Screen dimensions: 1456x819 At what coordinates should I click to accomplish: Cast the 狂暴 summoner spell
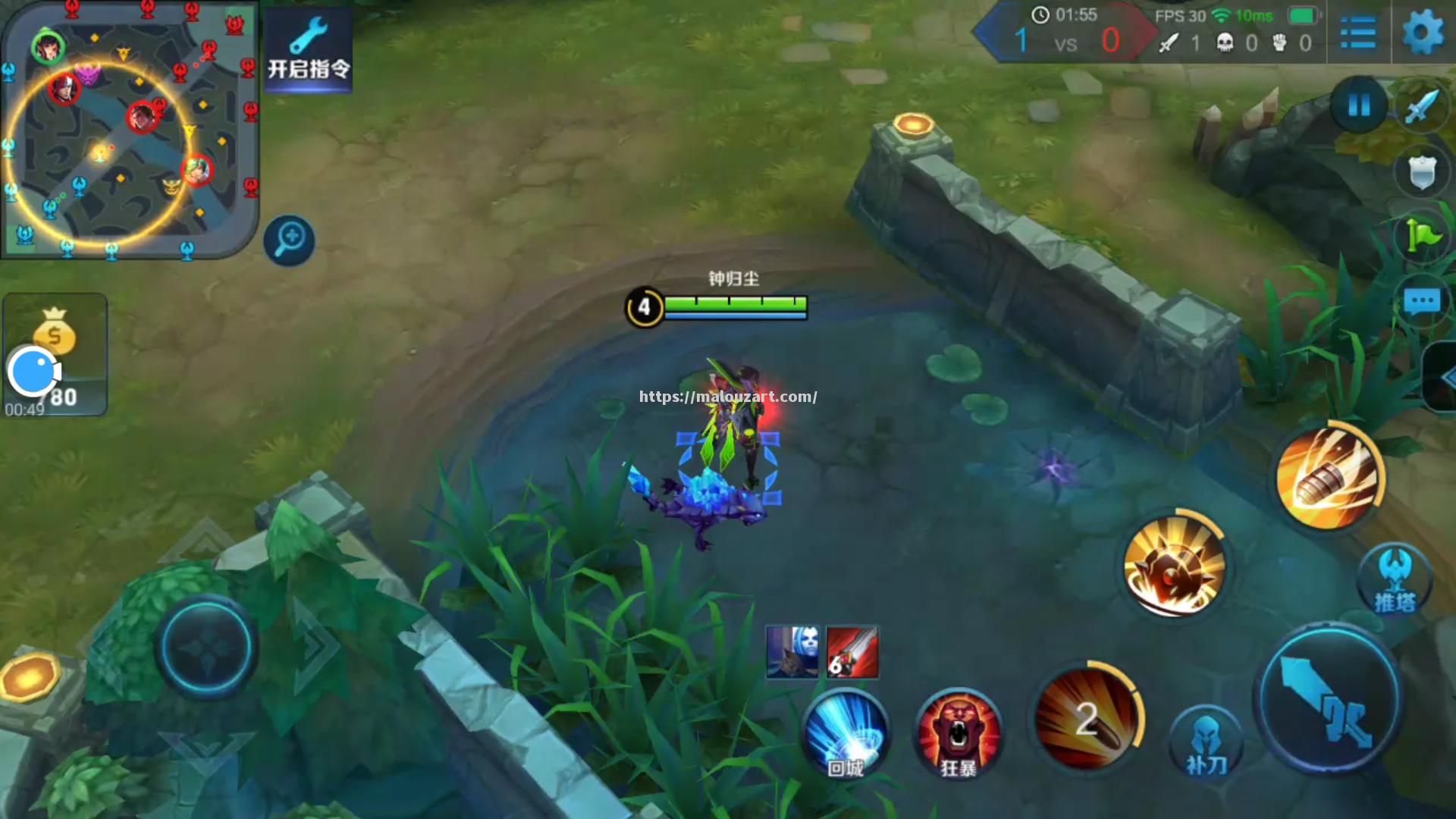point(959,733)
